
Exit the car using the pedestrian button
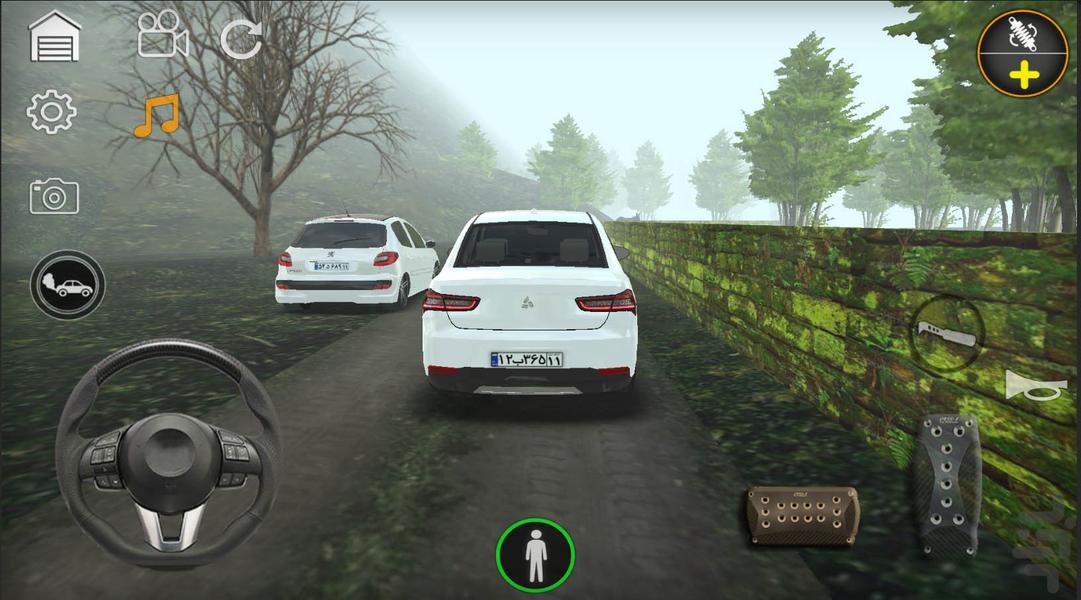click(535, 555)
